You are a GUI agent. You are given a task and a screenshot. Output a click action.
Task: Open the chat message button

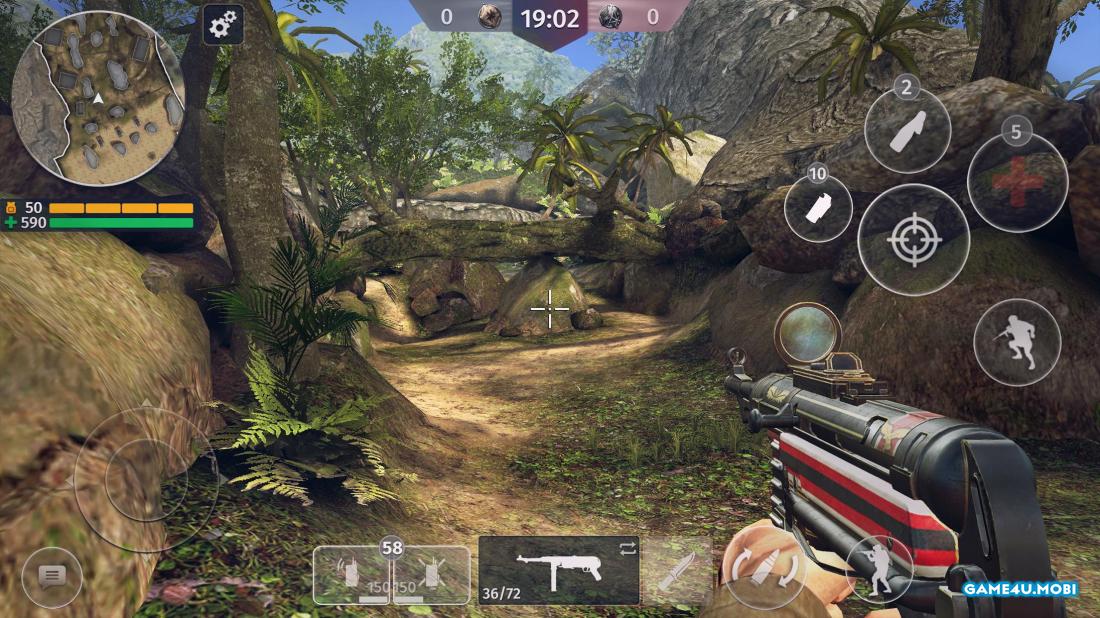(52, 575)
